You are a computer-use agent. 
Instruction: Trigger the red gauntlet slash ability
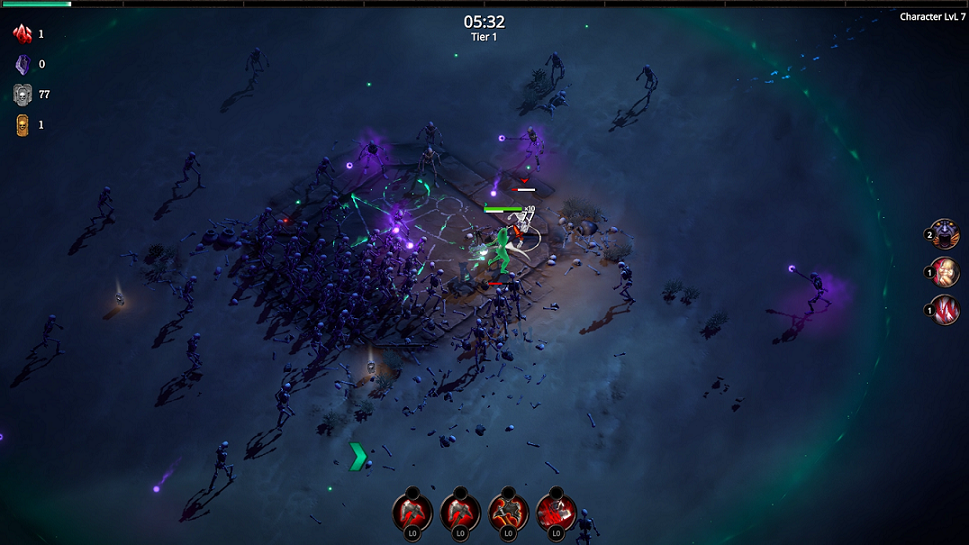(x=556, y=513)
